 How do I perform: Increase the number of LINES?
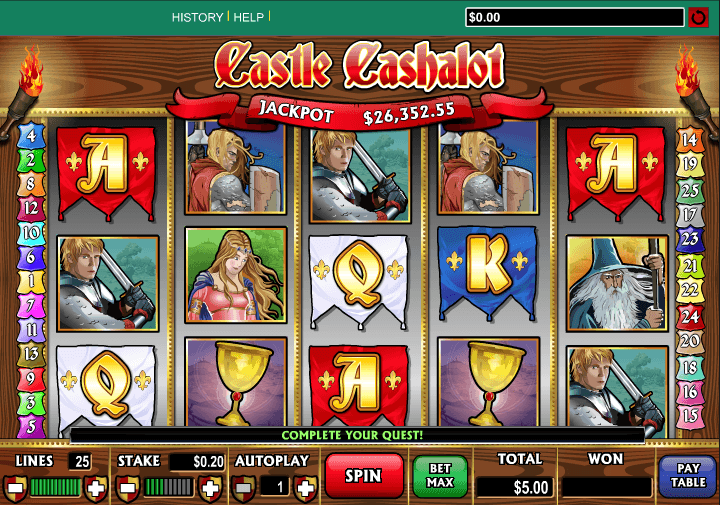96,488
